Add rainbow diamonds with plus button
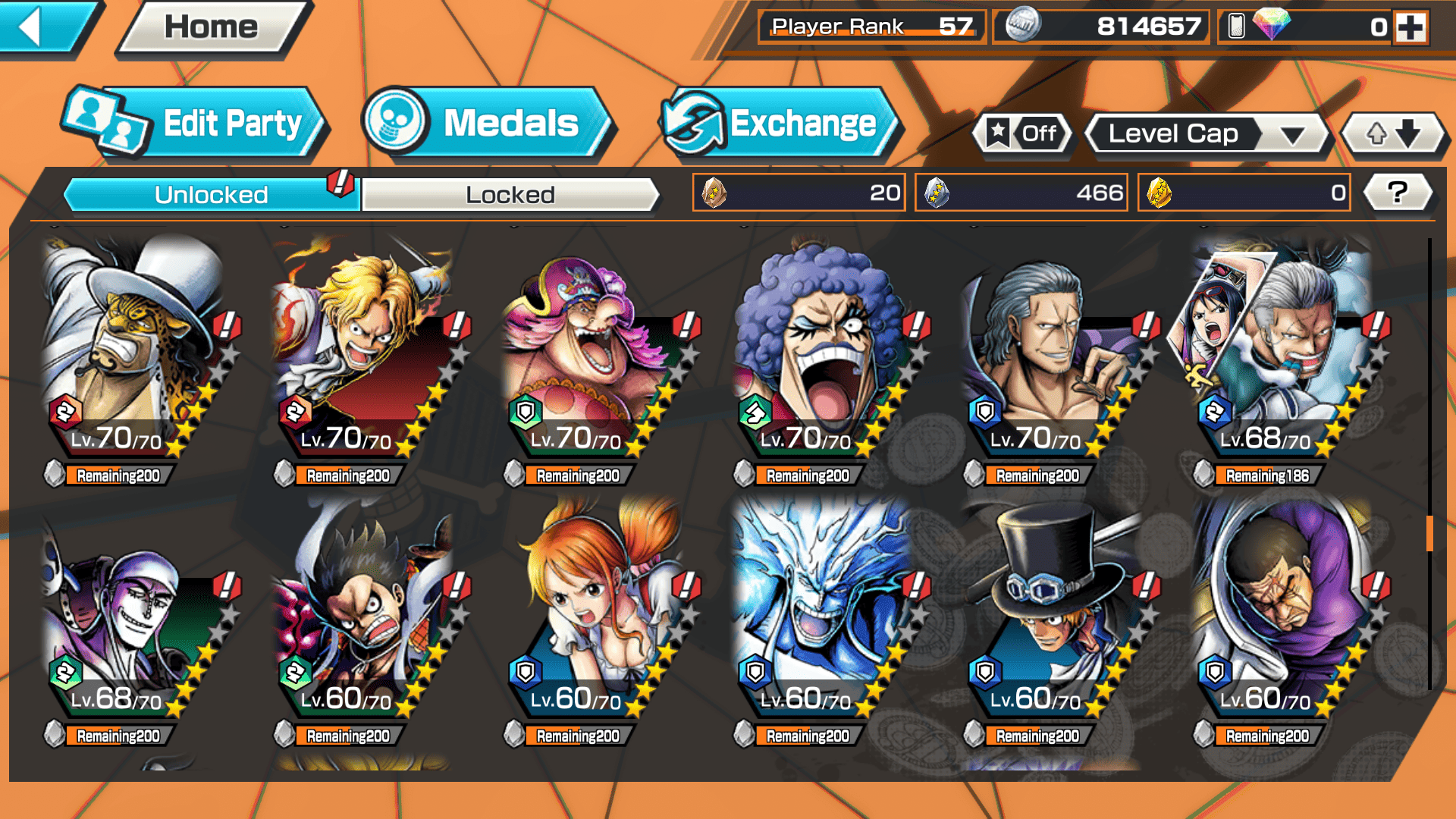 [1410, 27]
